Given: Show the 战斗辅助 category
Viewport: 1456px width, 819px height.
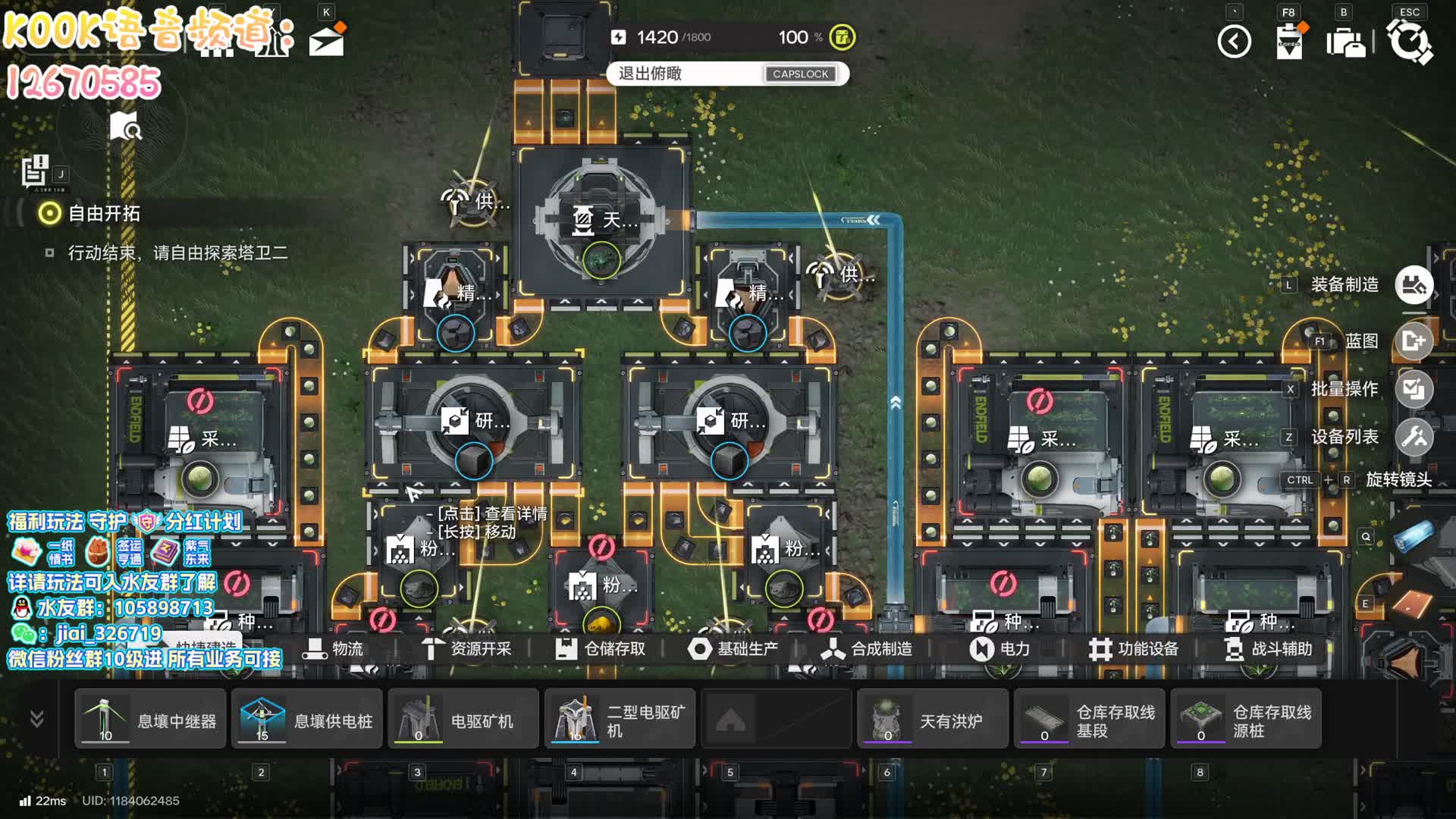Looking at the screenshot, I should tap(1268, 649).
